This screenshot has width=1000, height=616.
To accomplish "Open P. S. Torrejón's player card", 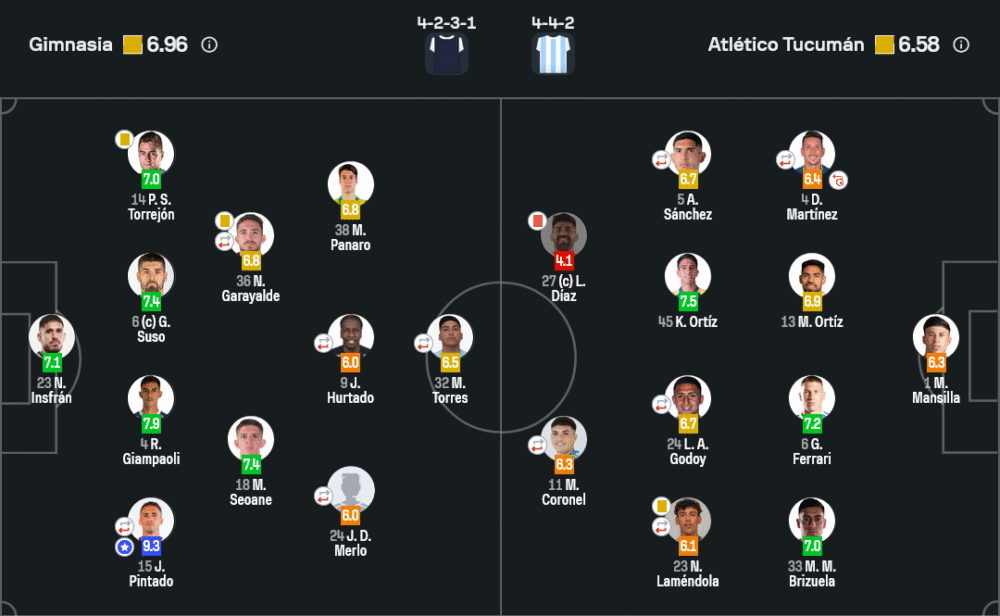I will coord(151,153).
